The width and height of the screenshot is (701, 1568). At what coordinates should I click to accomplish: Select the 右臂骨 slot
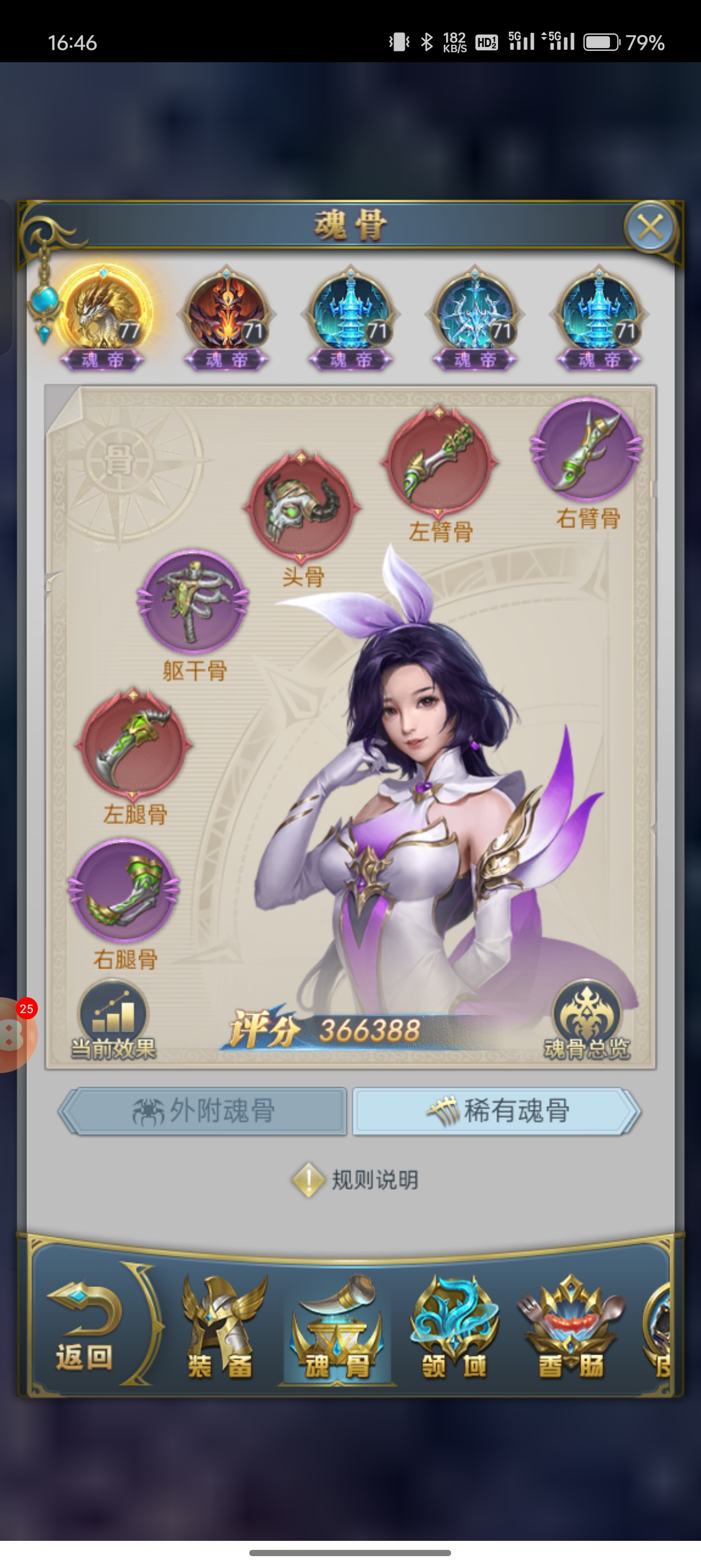click(587, 450)
